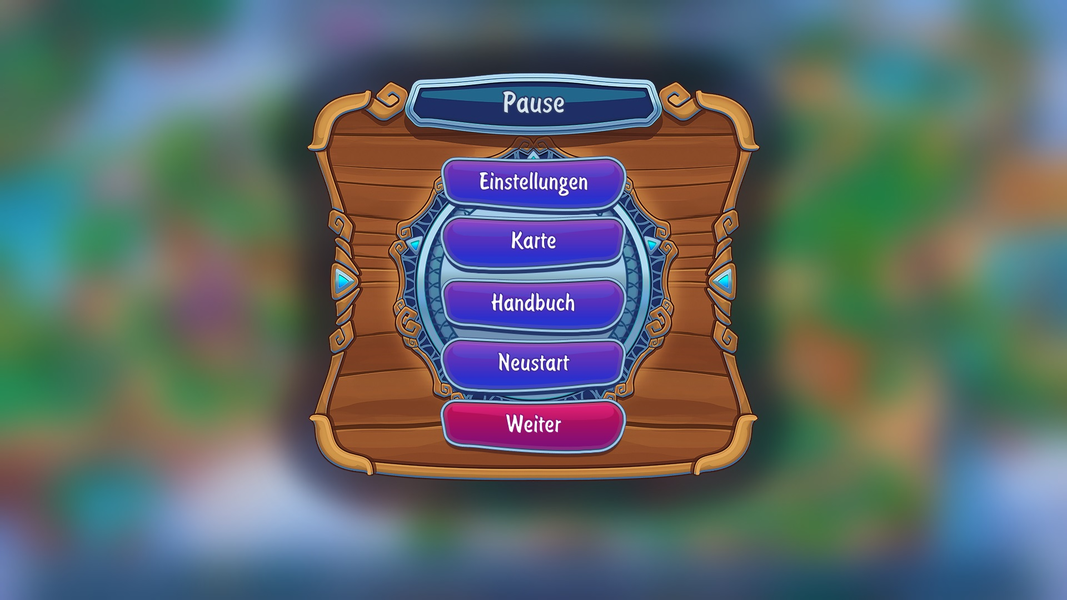Image resolution: width=1067 pixels, height=600 pixels.
Task: Click Weiter to resume the game
Action: click(x=533, y=424)
